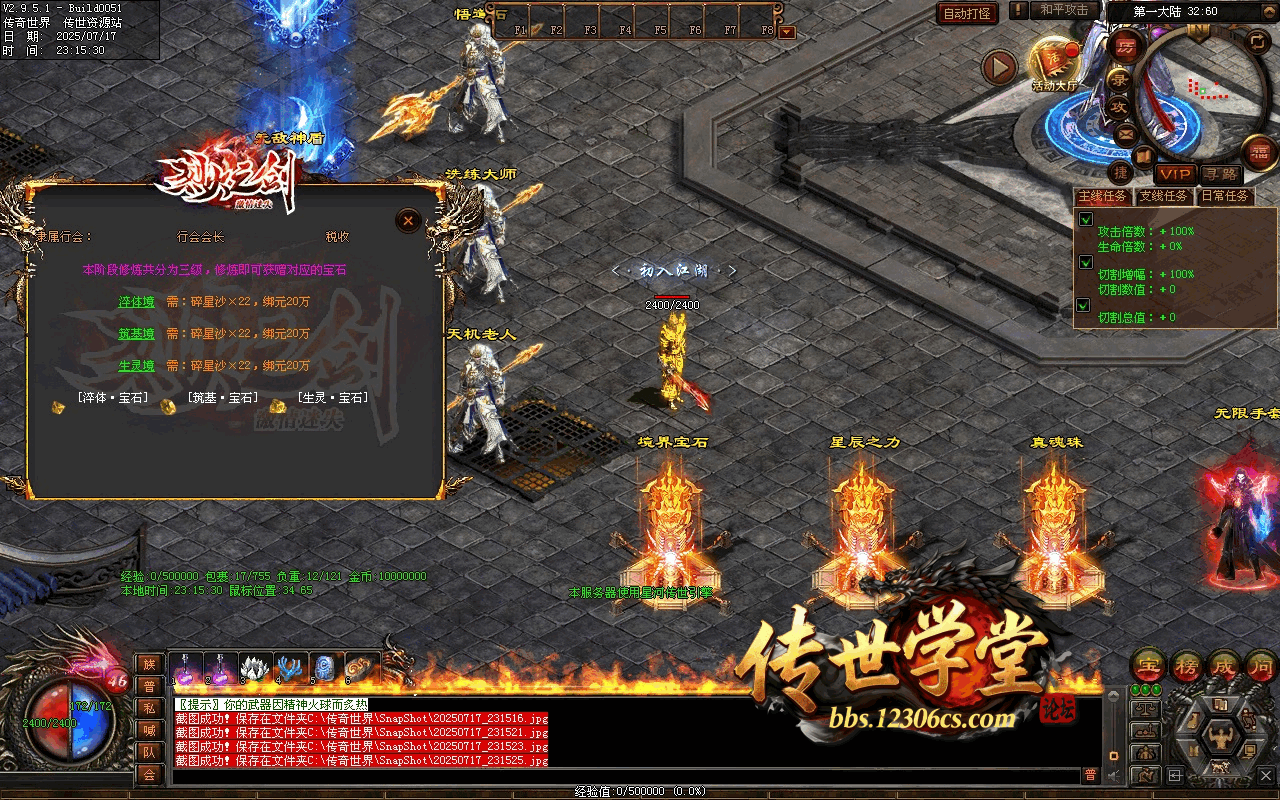Pick the 生灵境 cultivation option

click(136, 365)
